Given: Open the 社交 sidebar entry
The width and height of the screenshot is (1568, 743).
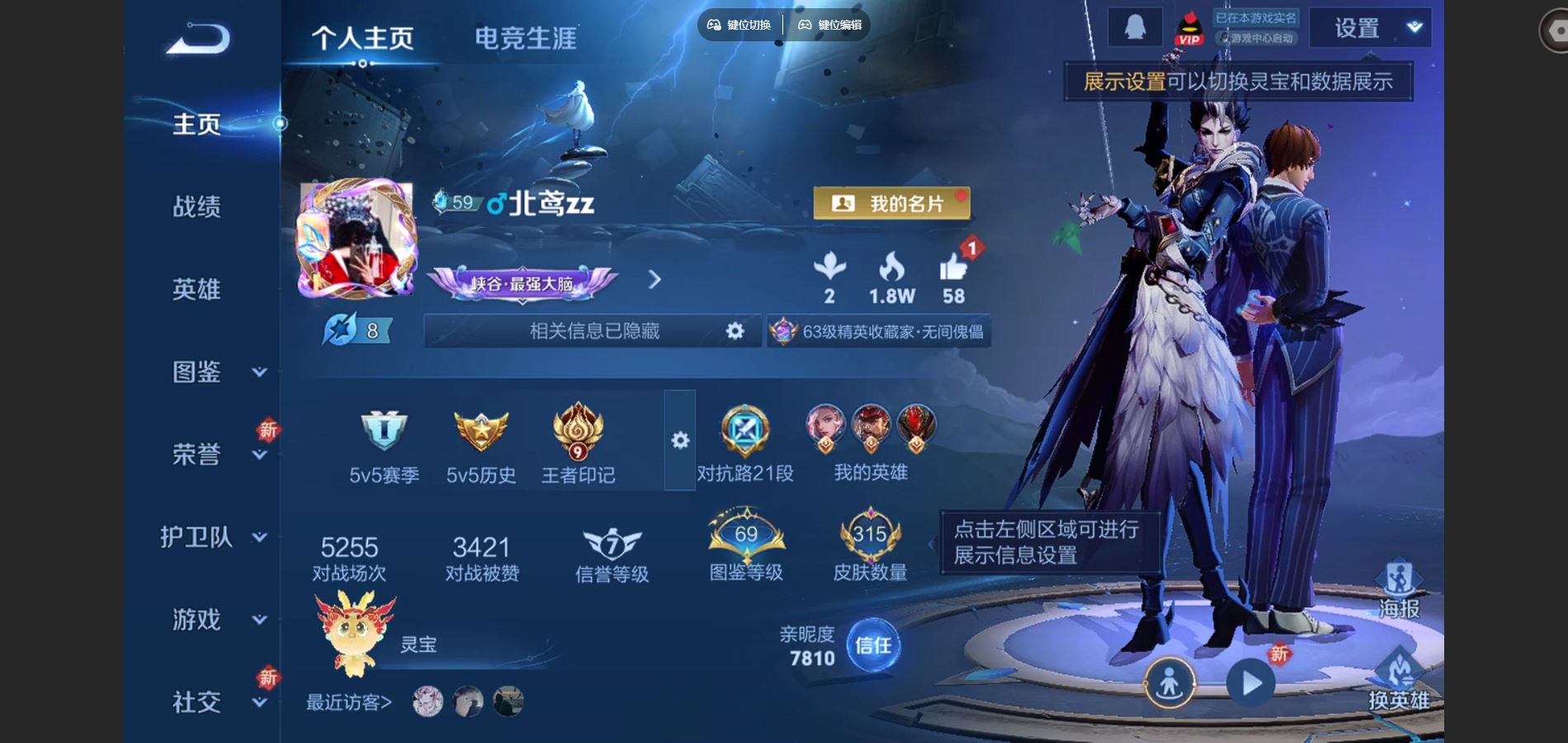Looking at the screenshot, I should [216, 702].
